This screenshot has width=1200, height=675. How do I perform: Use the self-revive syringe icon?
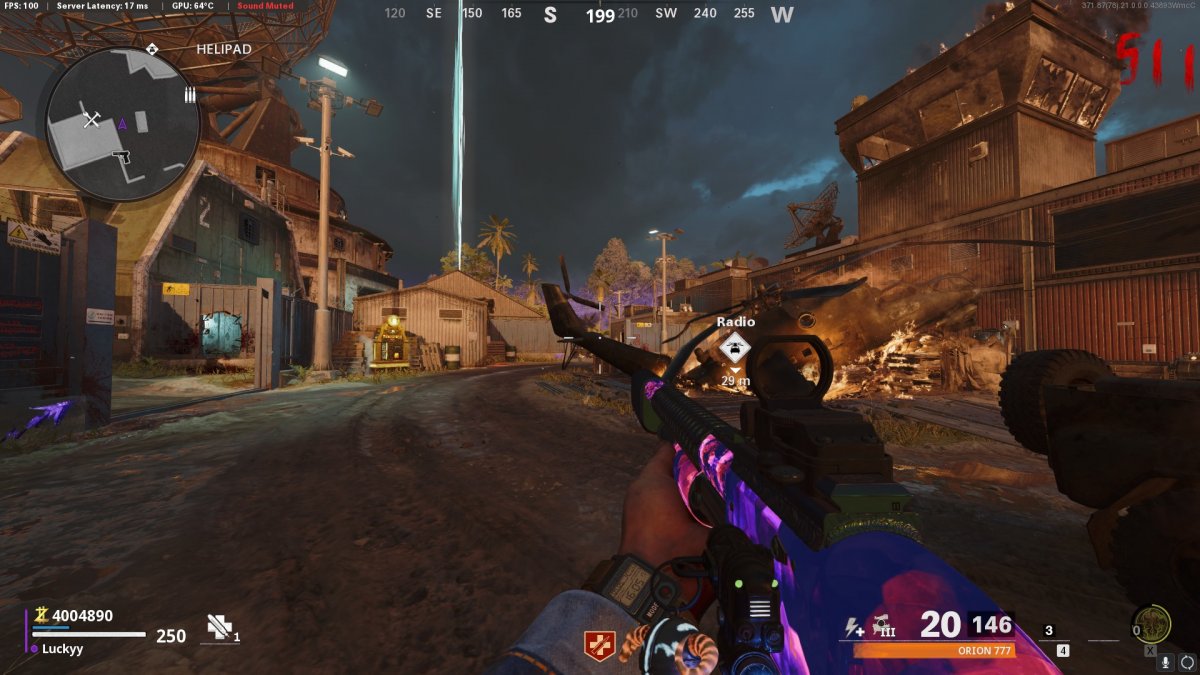tap(219, 626)
